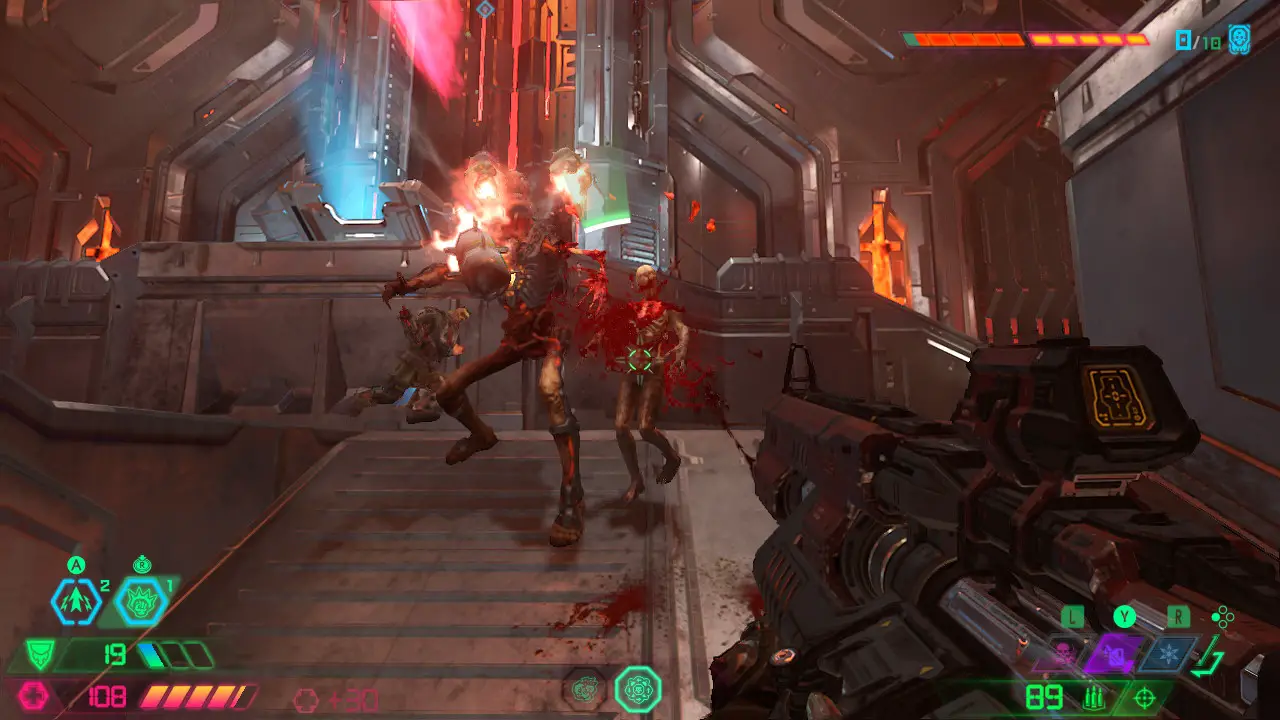The image size is (1280, 720).
Task: Pick the blue Ice Bomb snowflake slot
Action: tap(1170, 654)
